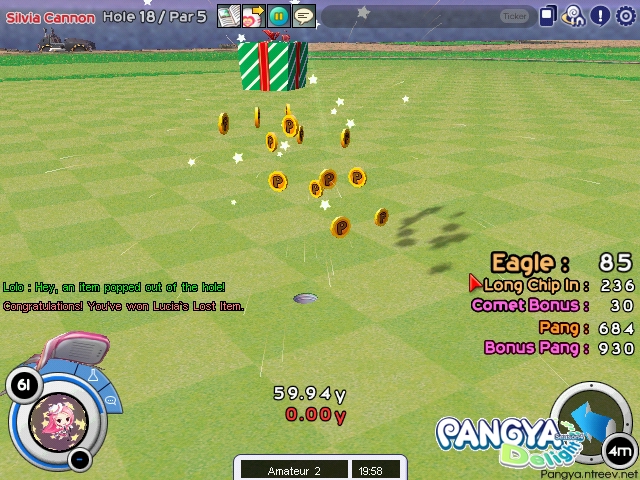Click the swirl snail icon
This screenshot has height=480, width=640.
(574, 16)
